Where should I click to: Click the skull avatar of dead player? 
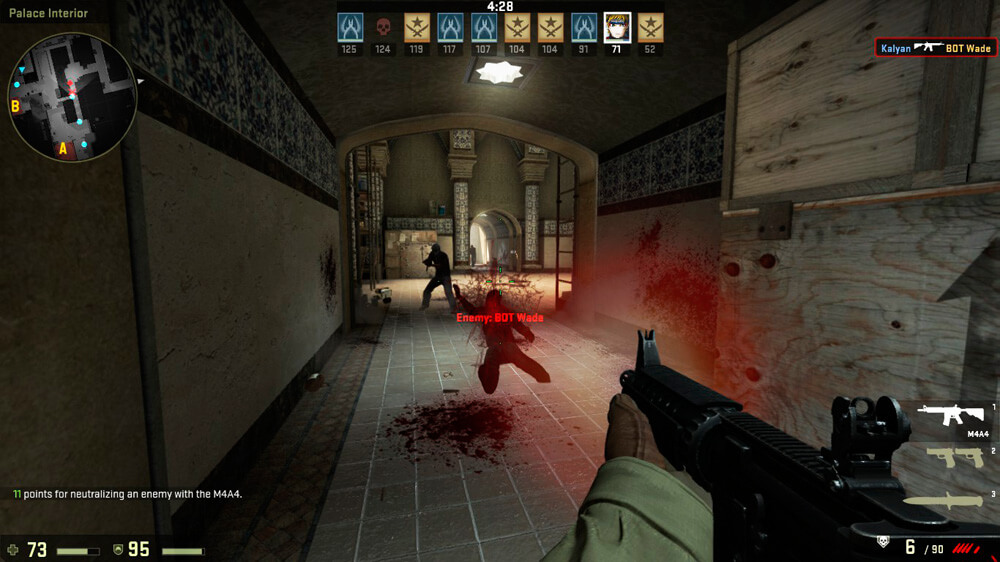[383, 27]
